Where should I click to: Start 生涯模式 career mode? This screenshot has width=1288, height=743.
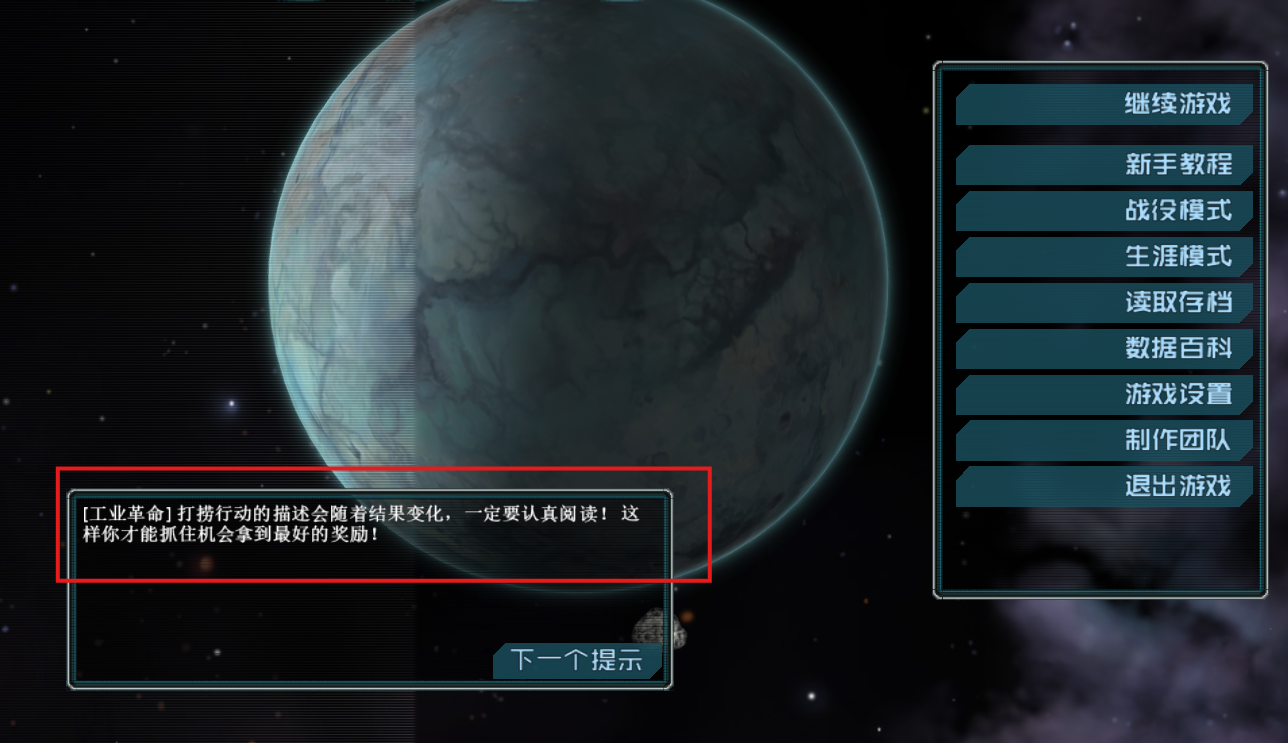1103,257
